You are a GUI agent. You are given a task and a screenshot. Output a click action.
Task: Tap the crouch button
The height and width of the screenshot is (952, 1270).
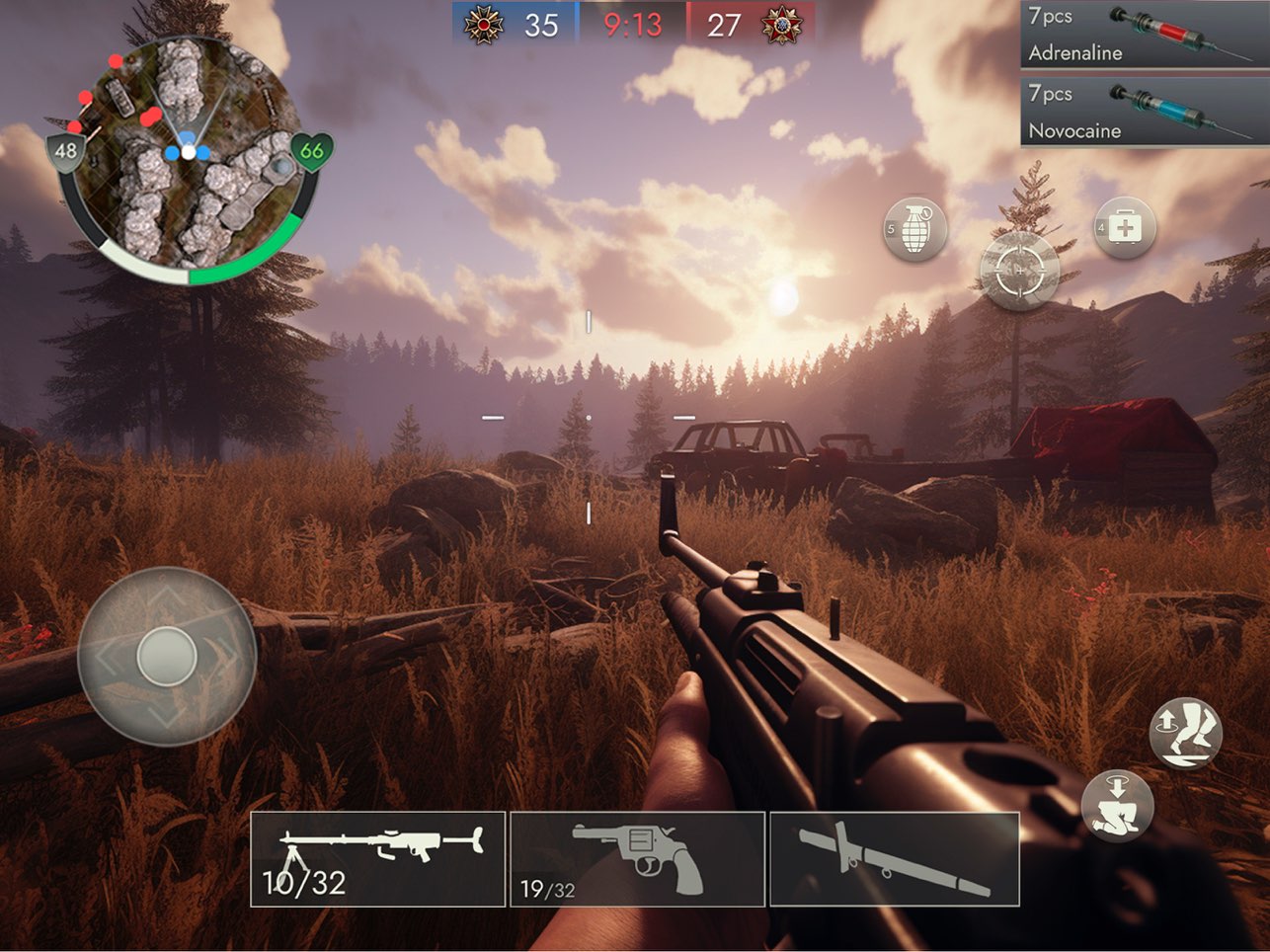pyautogui.click(x=1118, y=805)
